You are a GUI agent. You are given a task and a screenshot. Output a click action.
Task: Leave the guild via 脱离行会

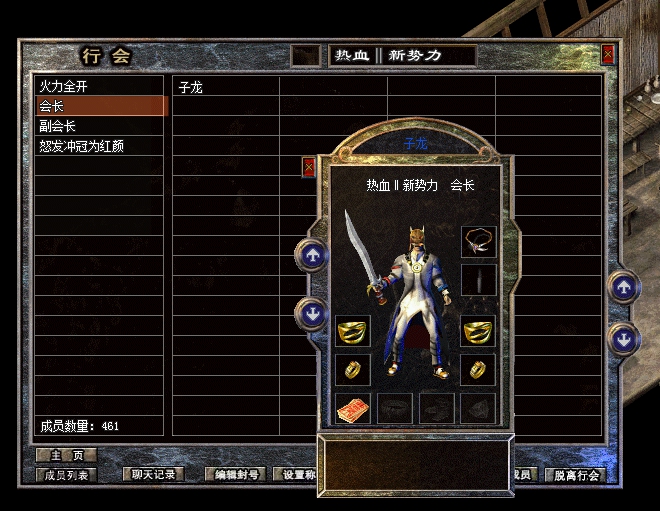[x=577, y=475]
